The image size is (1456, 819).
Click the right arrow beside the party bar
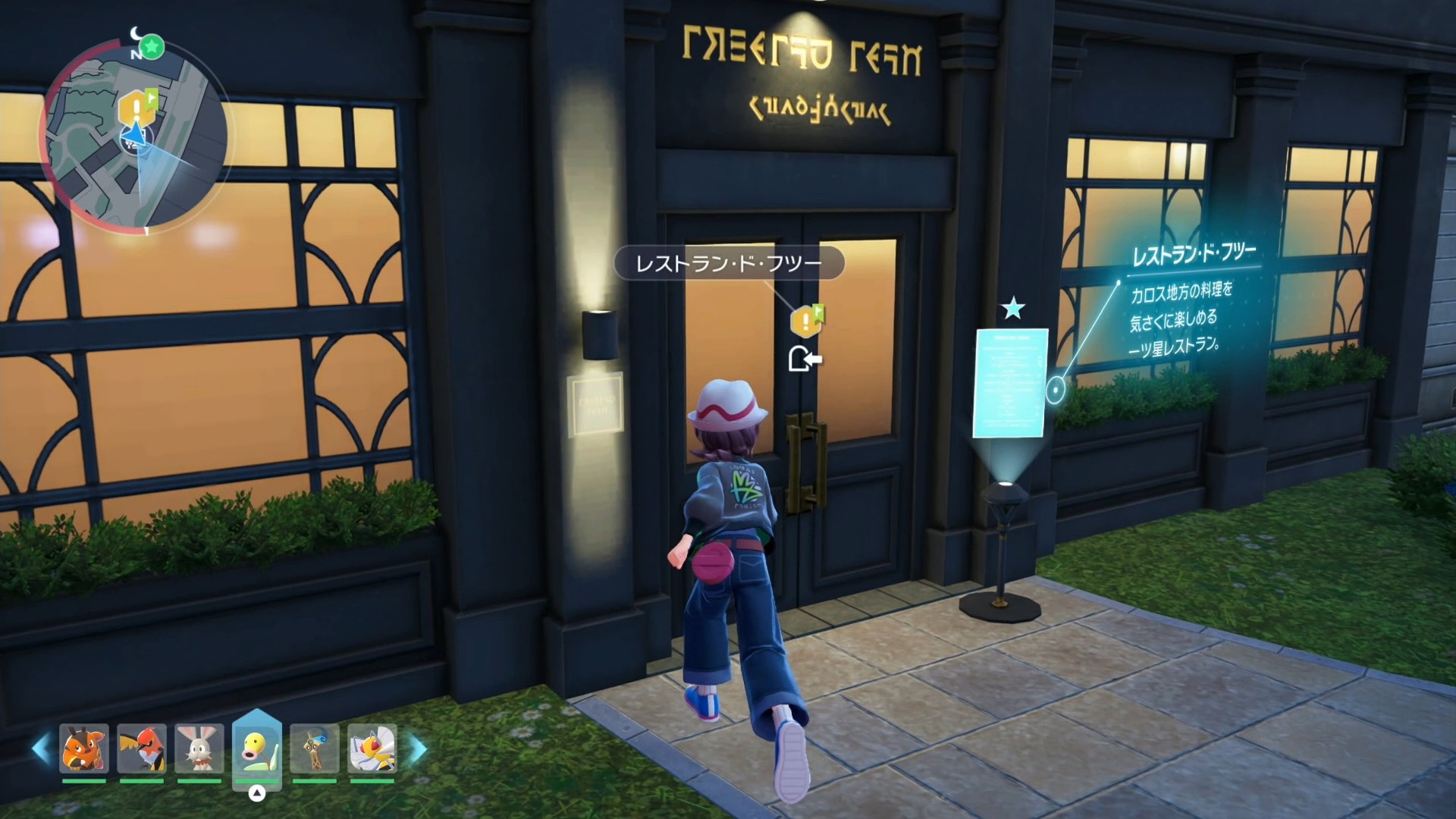[x=418, y=748]
